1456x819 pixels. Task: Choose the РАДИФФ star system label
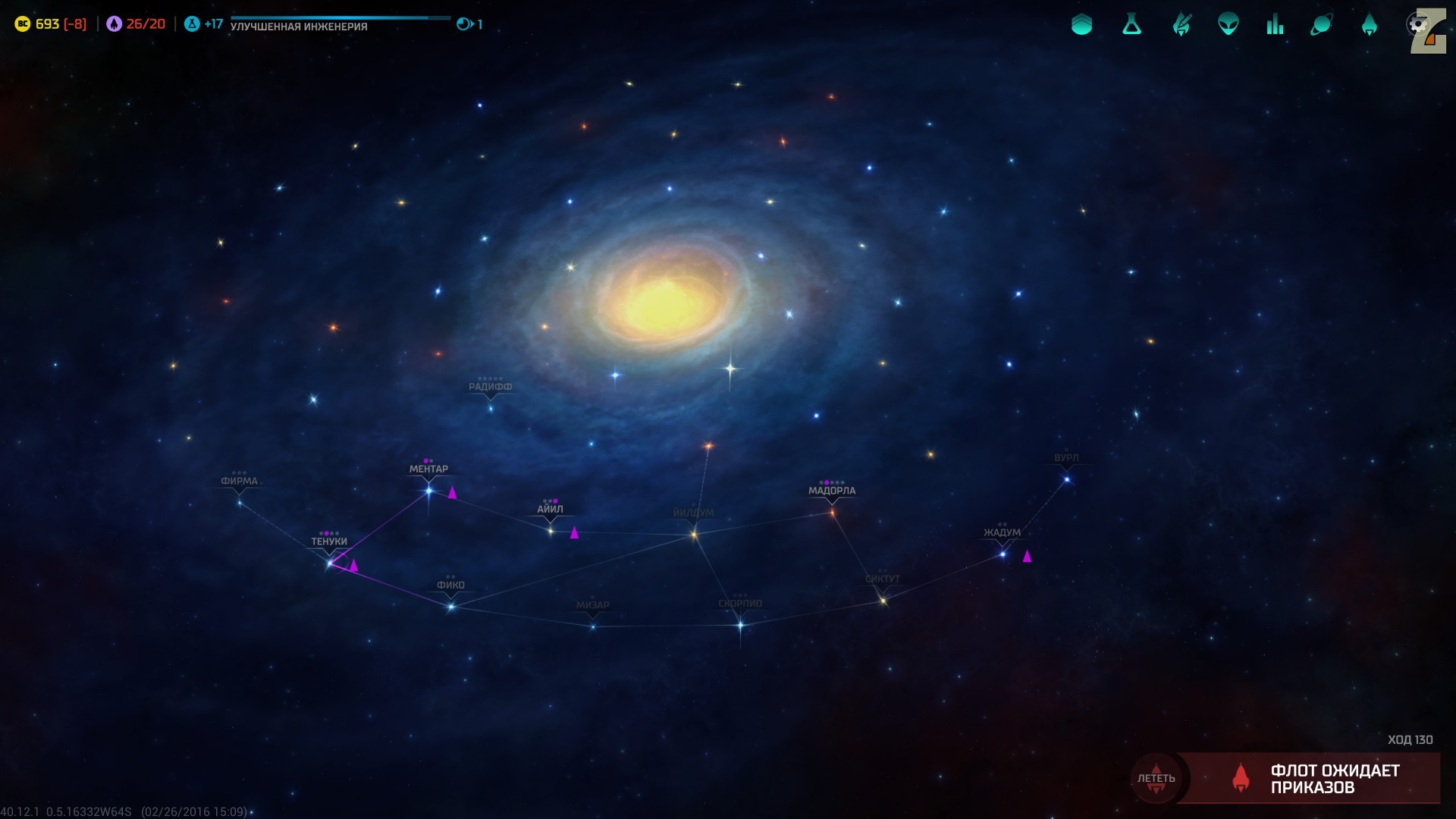point(490,387)
